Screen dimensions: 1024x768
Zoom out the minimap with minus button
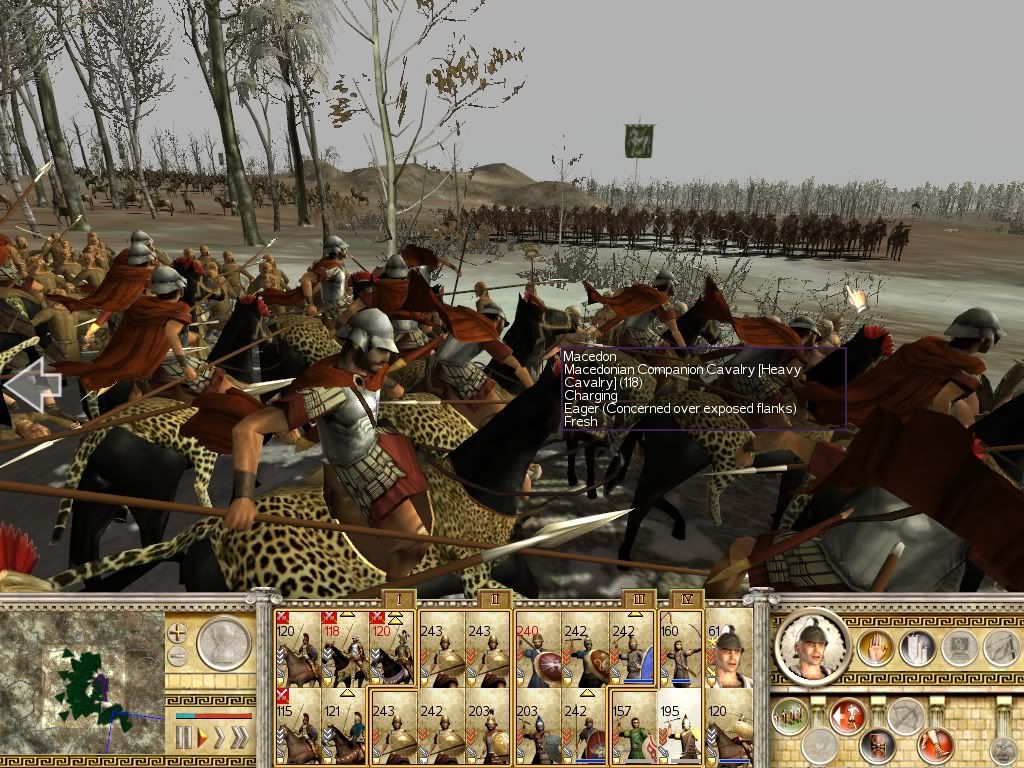(178, 656)
